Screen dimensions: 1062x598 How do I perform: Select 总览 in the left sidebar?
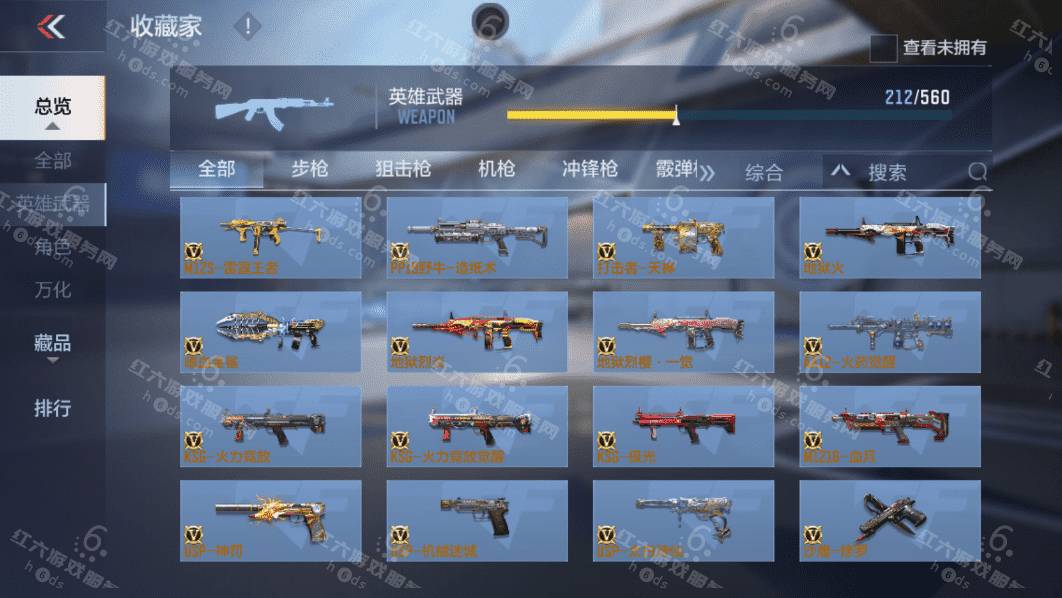[x=53, y=107]
